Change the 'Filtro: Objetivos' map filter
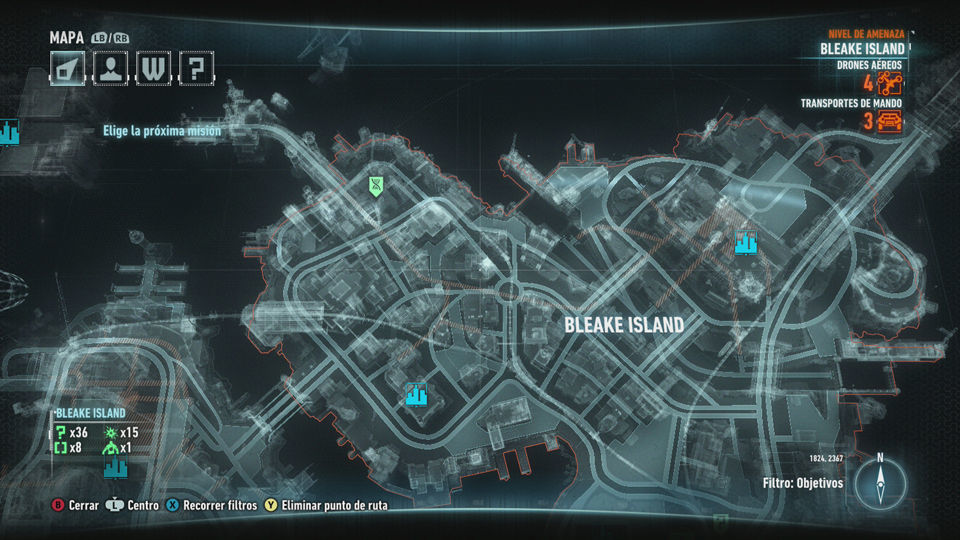 coord(803,483)
